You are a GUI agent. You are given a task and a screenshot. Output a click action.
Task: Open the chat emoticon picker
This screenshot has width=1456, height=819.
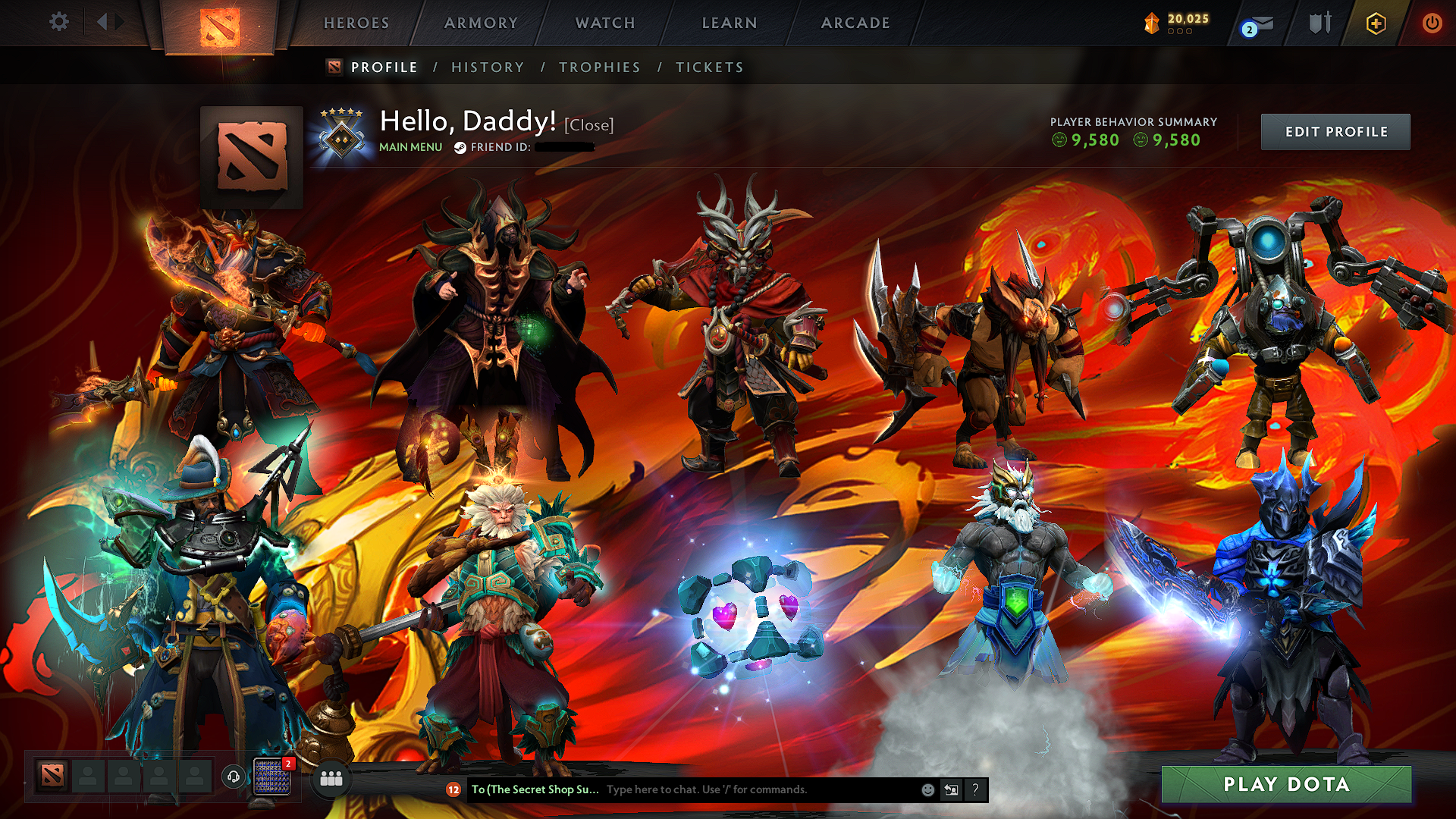927,789
